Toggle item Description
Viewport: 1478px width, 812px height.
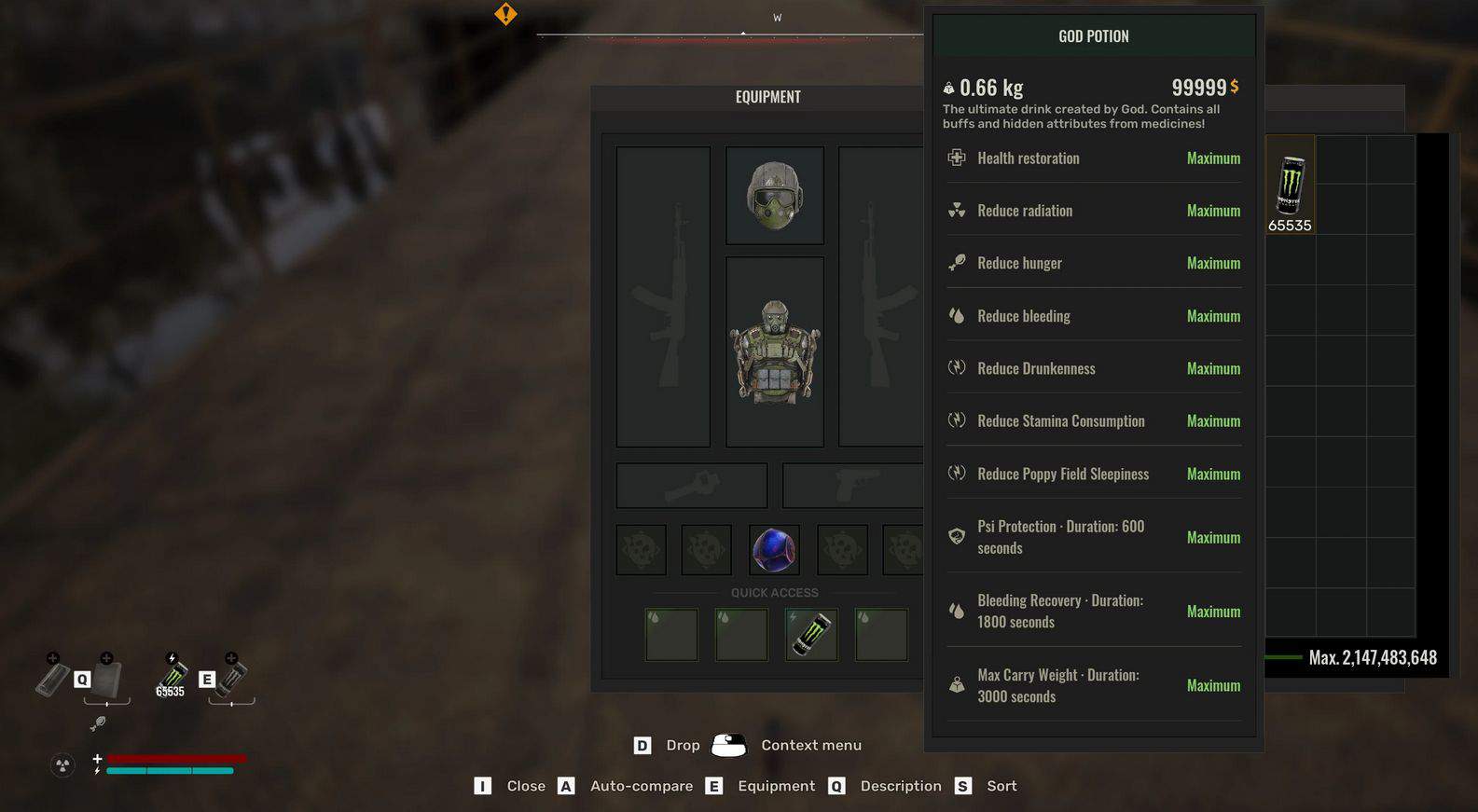(x=900, y=786)
